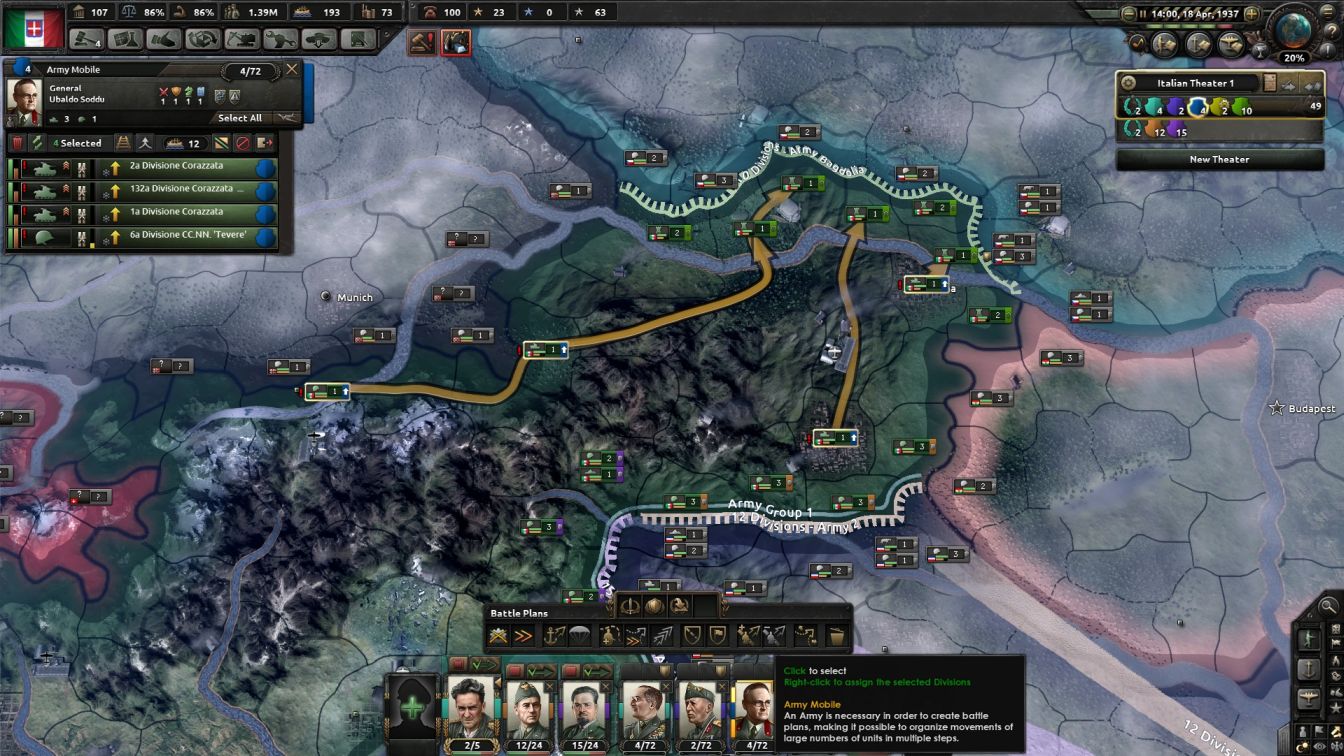Click the New Theater button
The image size is (1344, 756).
[1220, 159]
